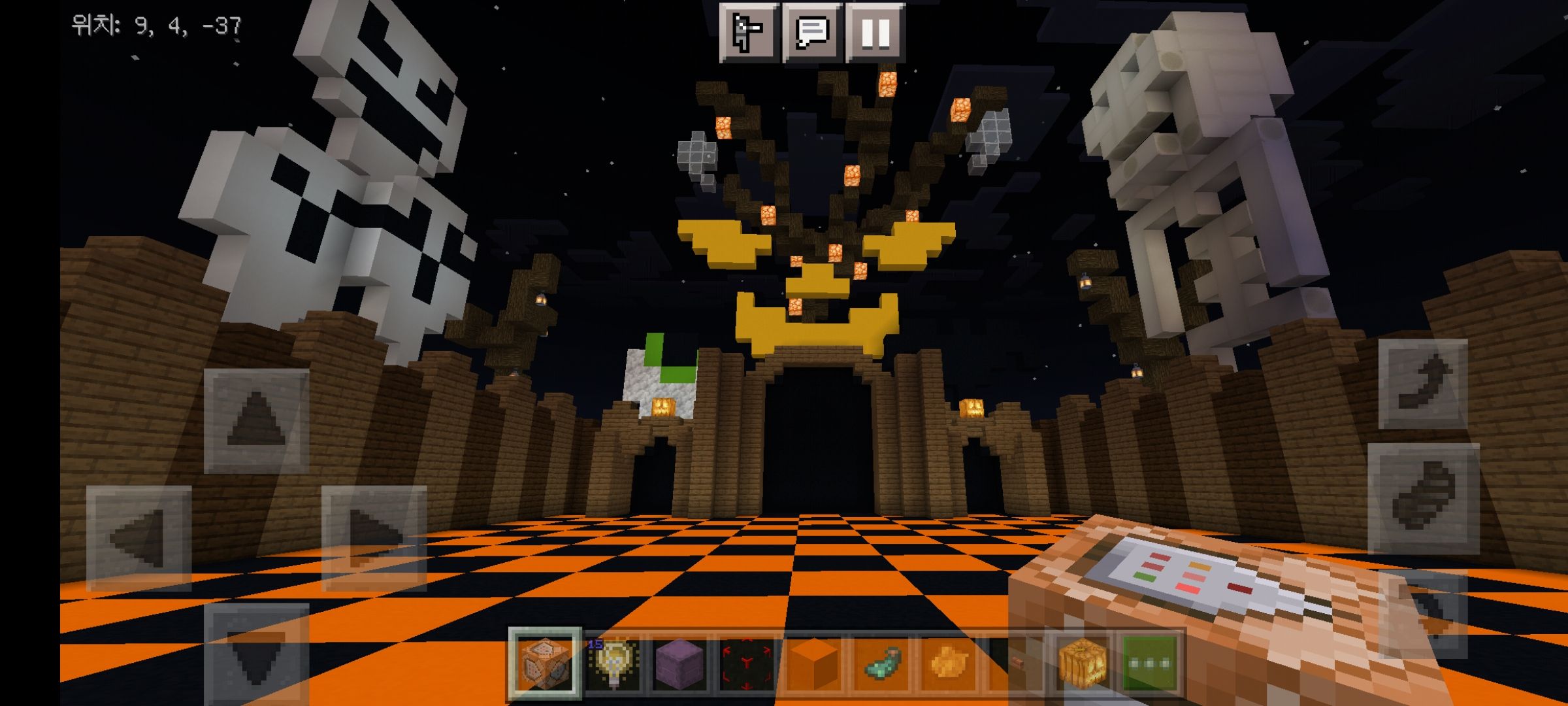This screenshot has height=706, width=1568.
Task: Tap the fly-up curved arrow button
Action: click(1423, 384)
